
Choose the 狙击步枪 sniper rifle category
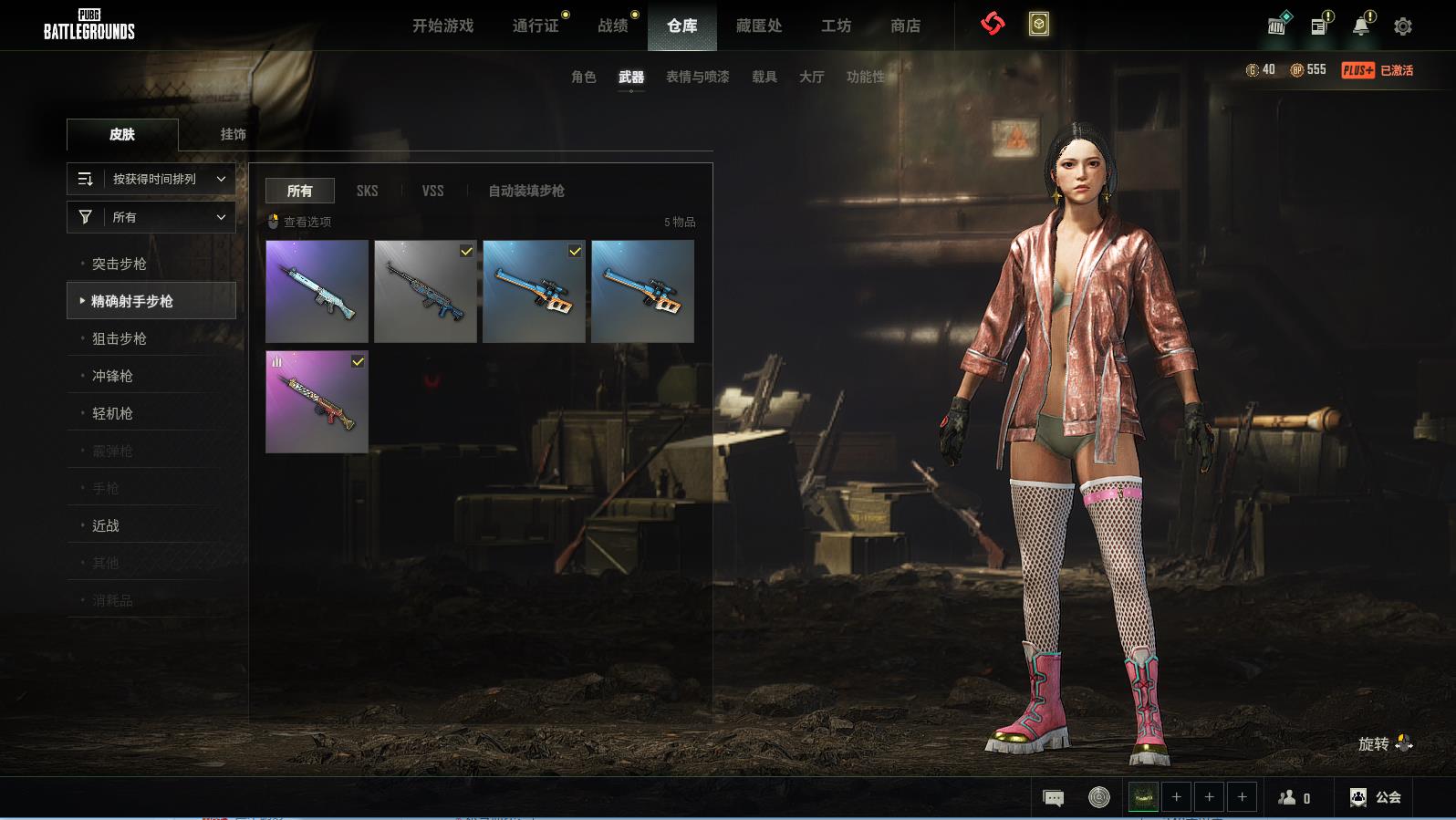(x=119, y=338)
